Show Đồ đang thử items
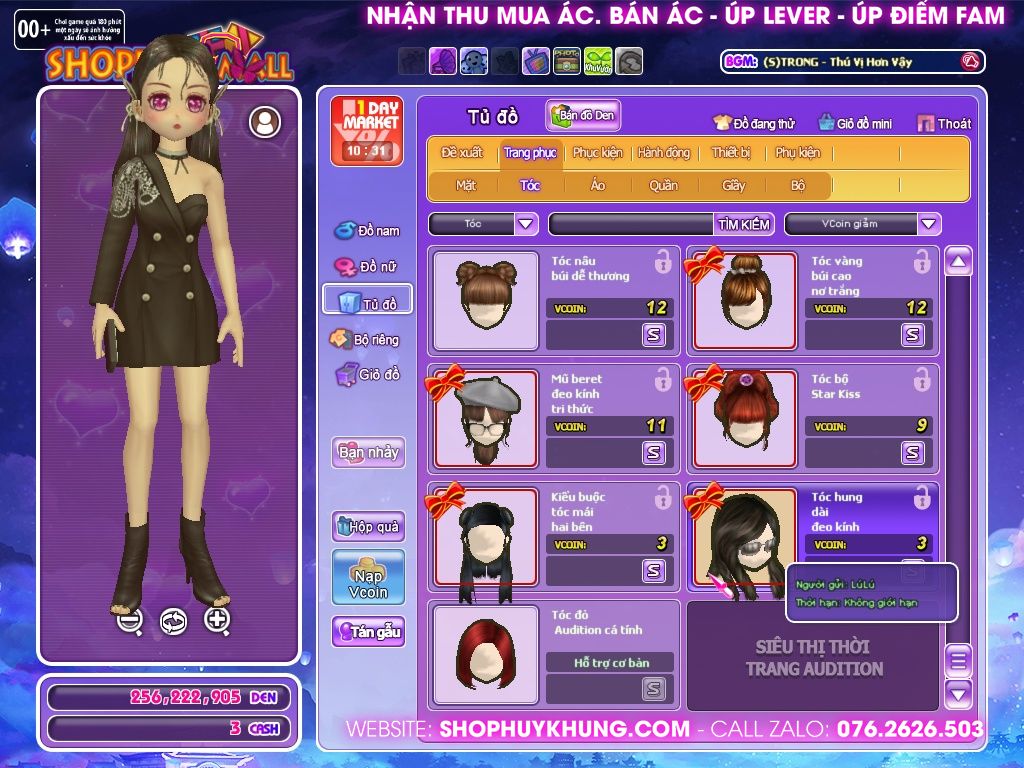 754,124
